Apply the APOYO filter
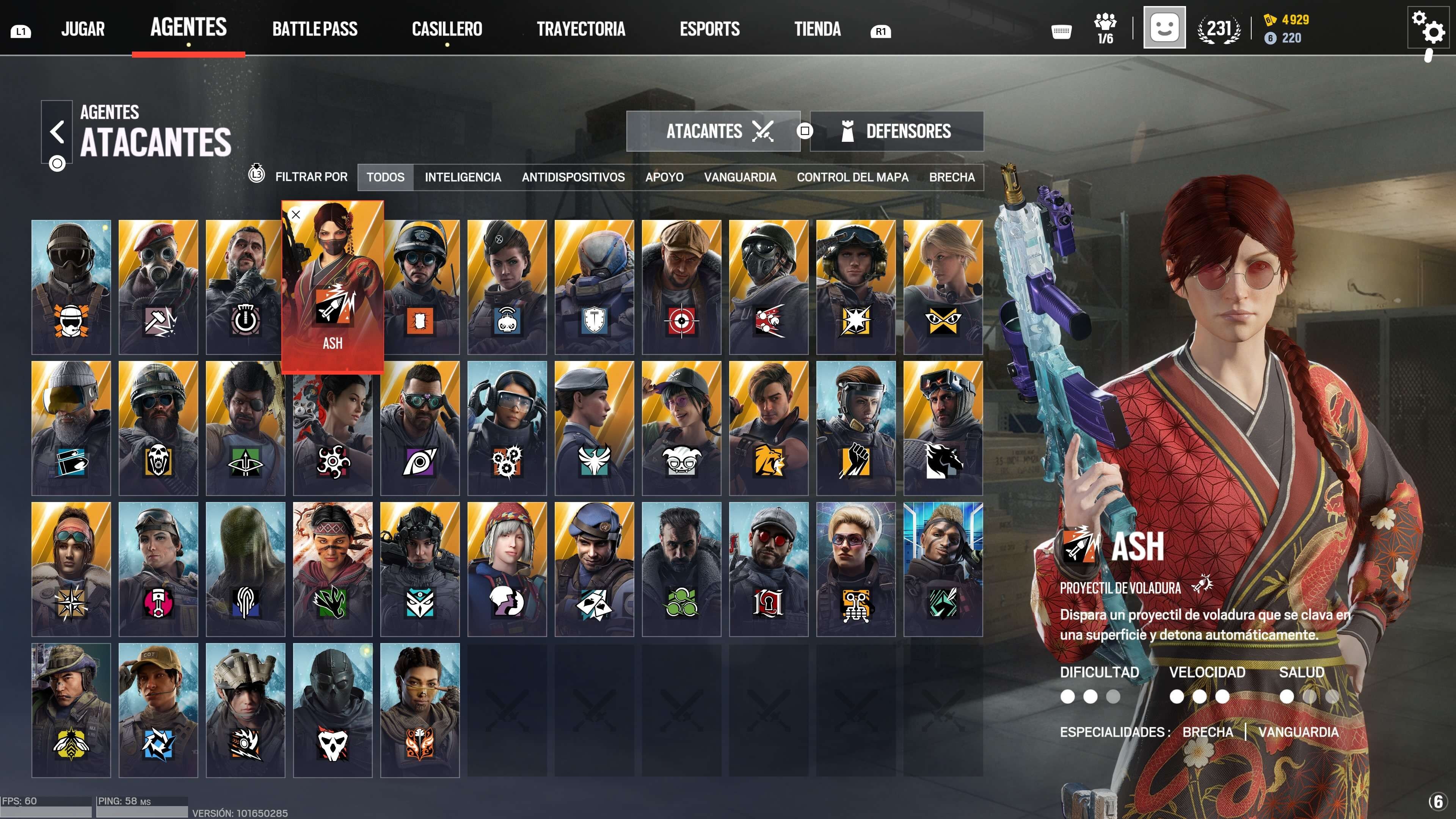The image size is (1456, 819). tap(664, 177)
